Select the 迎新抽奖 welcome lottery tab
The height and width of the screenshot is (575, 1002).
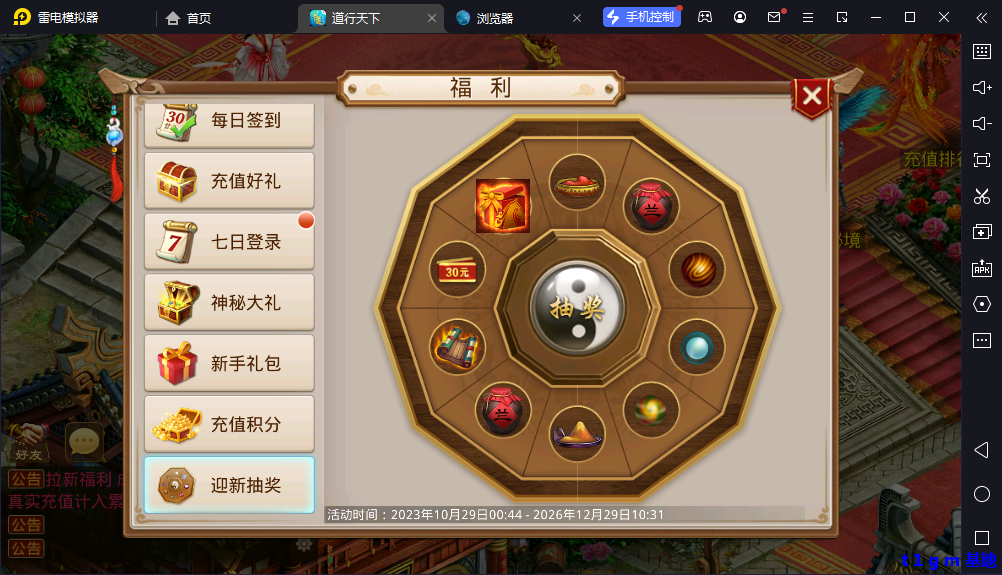[x=229, y=486]
